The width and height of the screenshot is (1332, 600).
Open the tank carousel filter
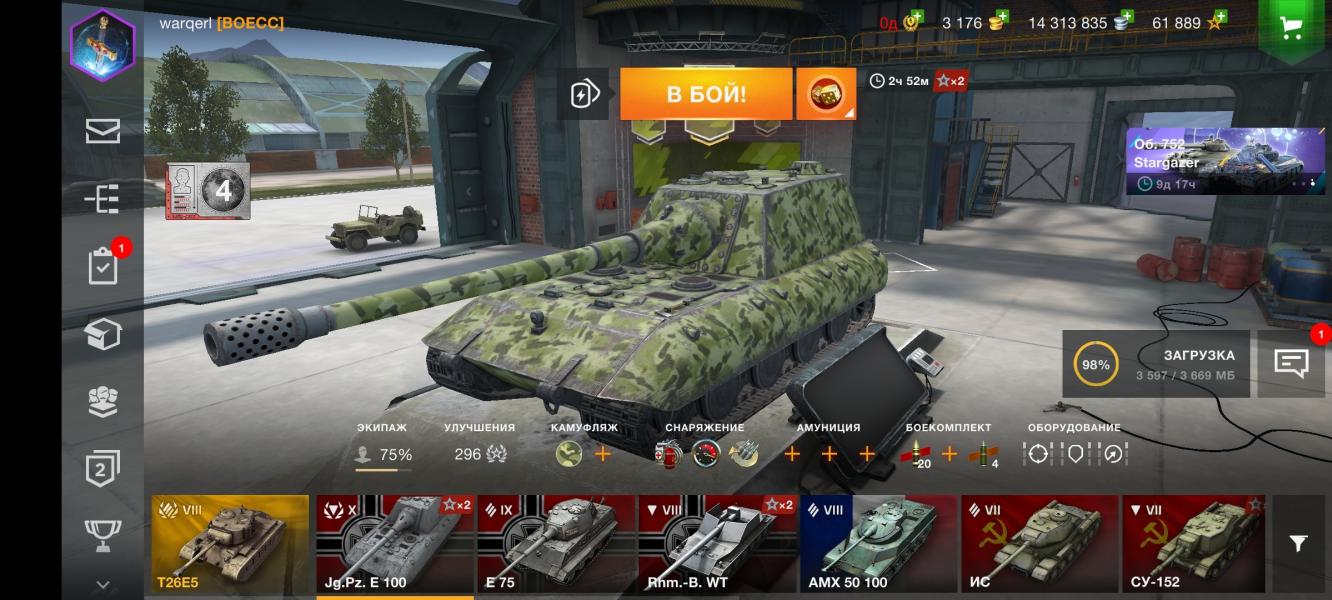pos(1298,544)
